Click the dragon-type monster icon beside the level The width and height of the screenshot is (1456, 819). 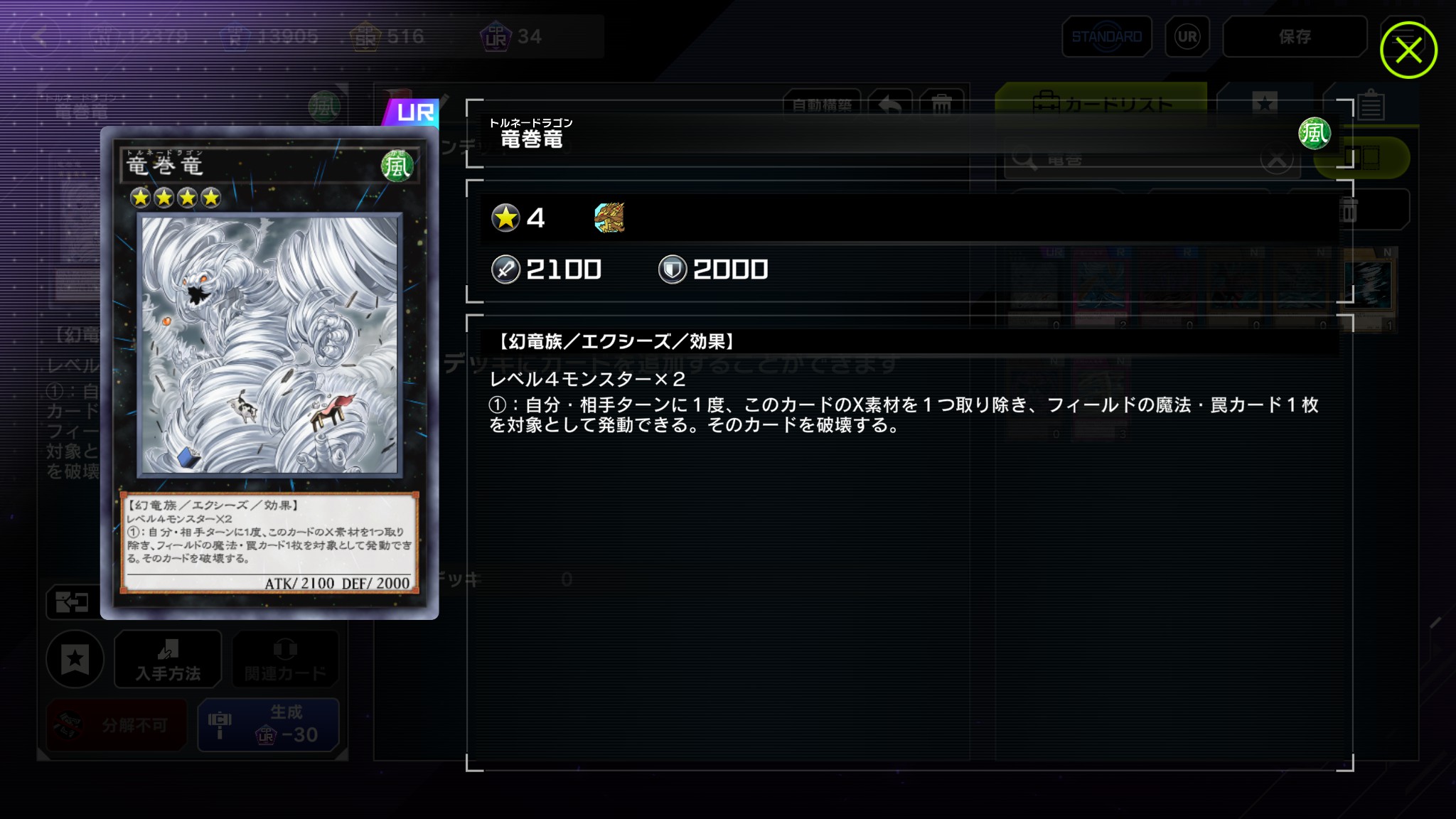click(609, 218)
